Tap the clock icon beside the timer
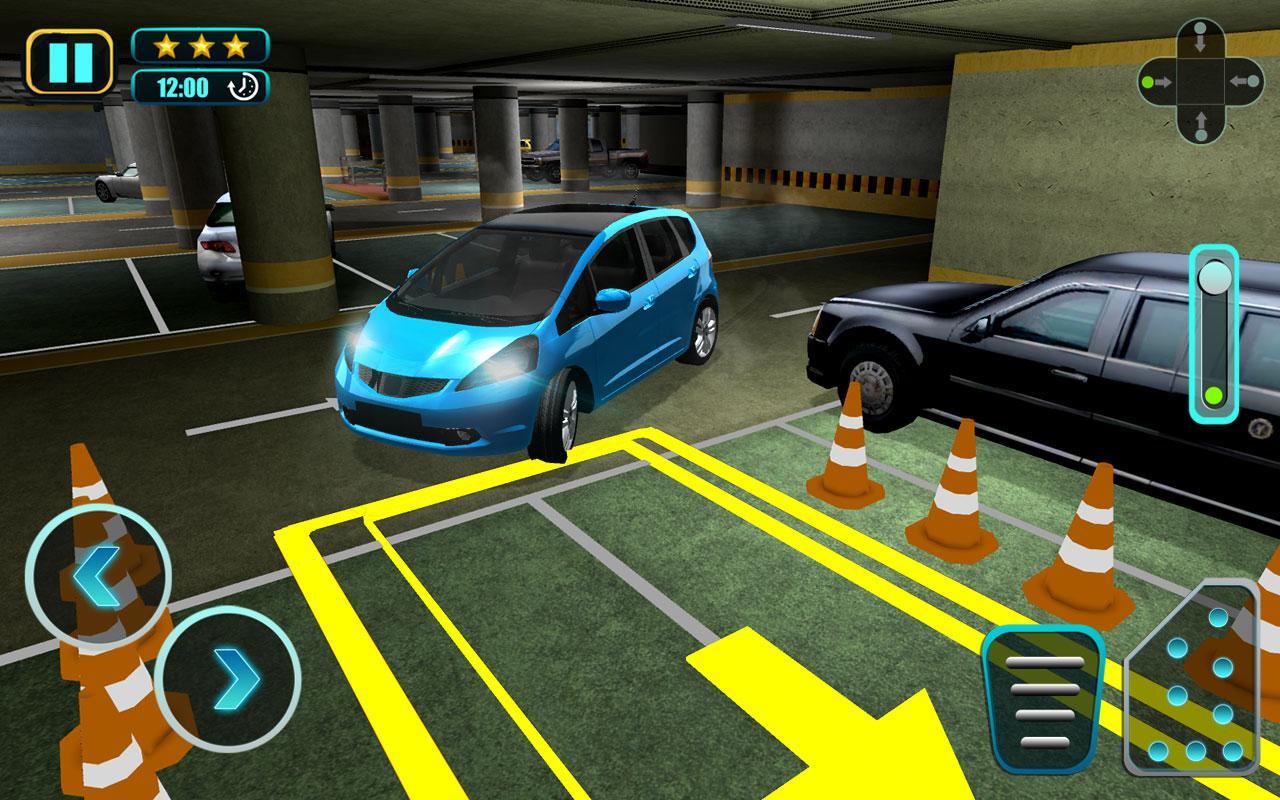 point(243,86)
